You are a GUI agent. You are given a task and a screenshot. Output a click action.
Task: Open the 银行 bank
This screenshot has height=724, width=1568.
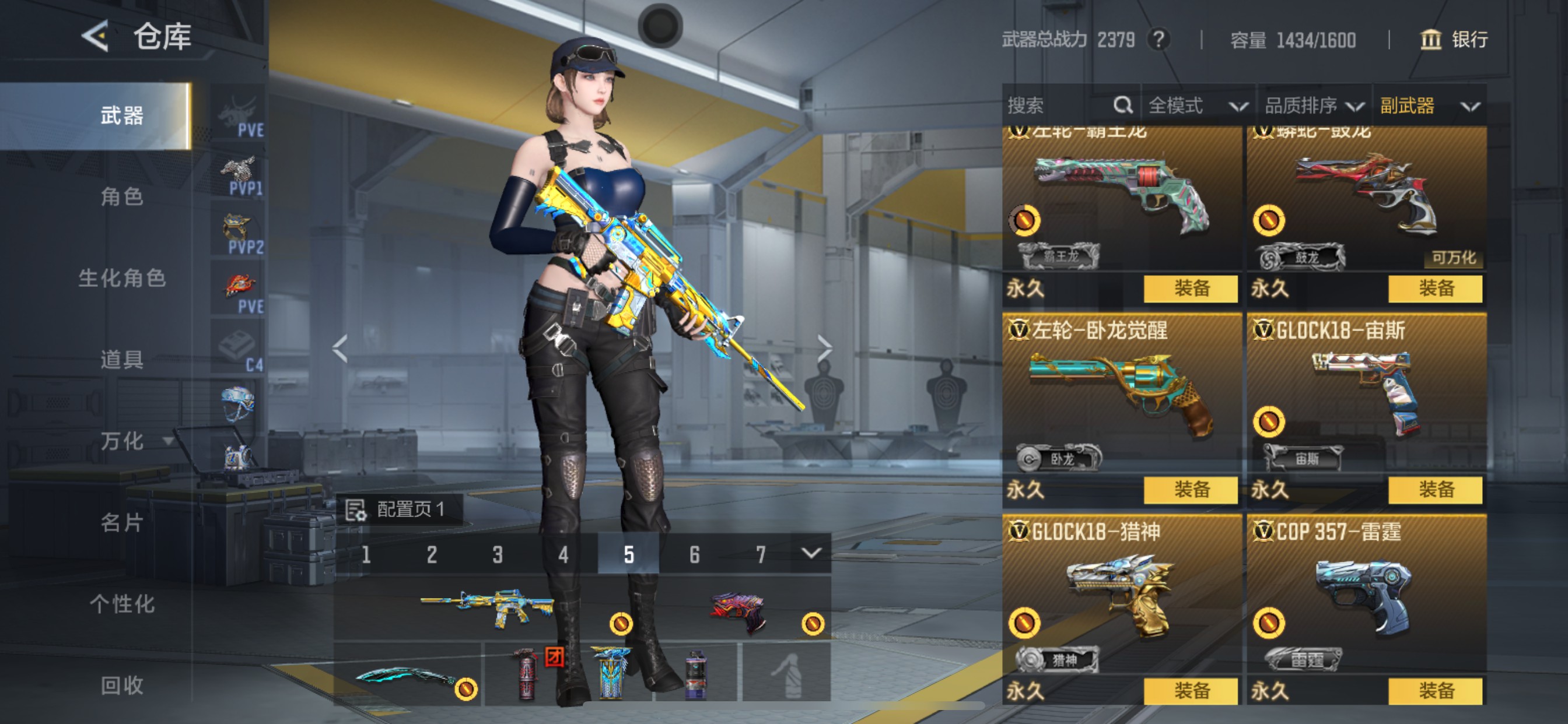tap(1454, 40)
